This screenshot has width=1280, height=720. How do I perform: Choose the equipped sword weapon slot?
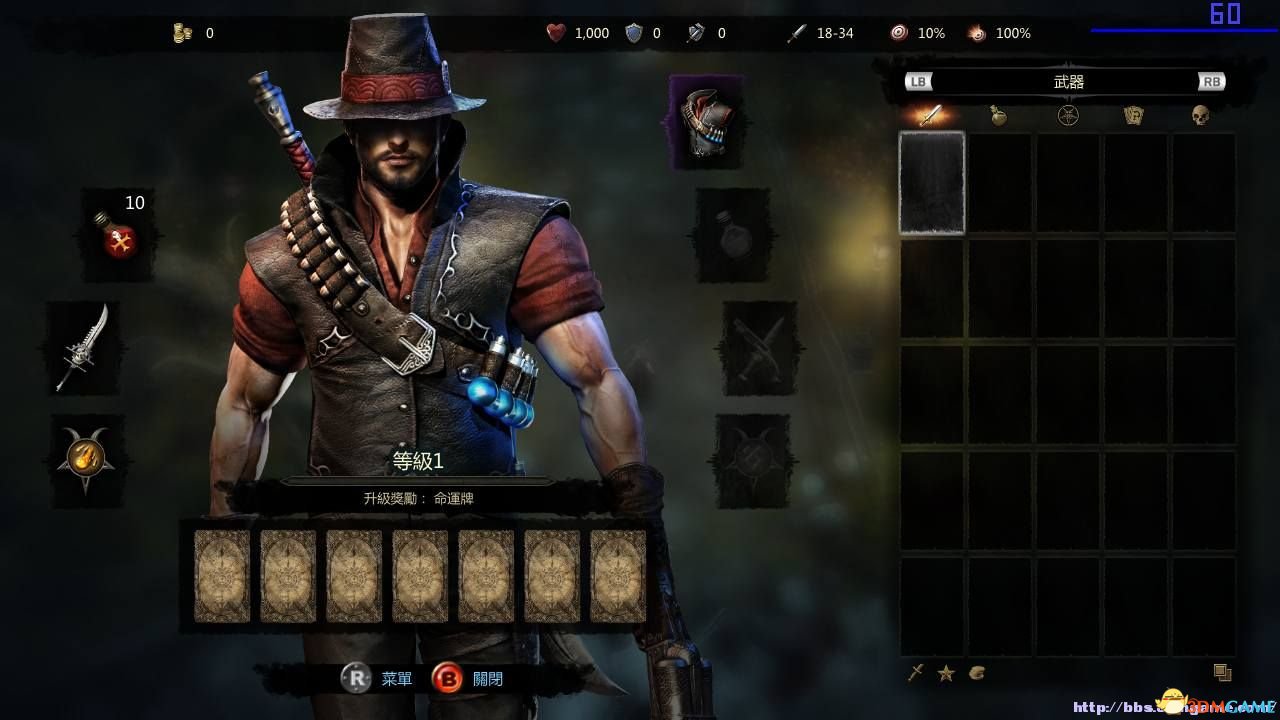[82, 347]
